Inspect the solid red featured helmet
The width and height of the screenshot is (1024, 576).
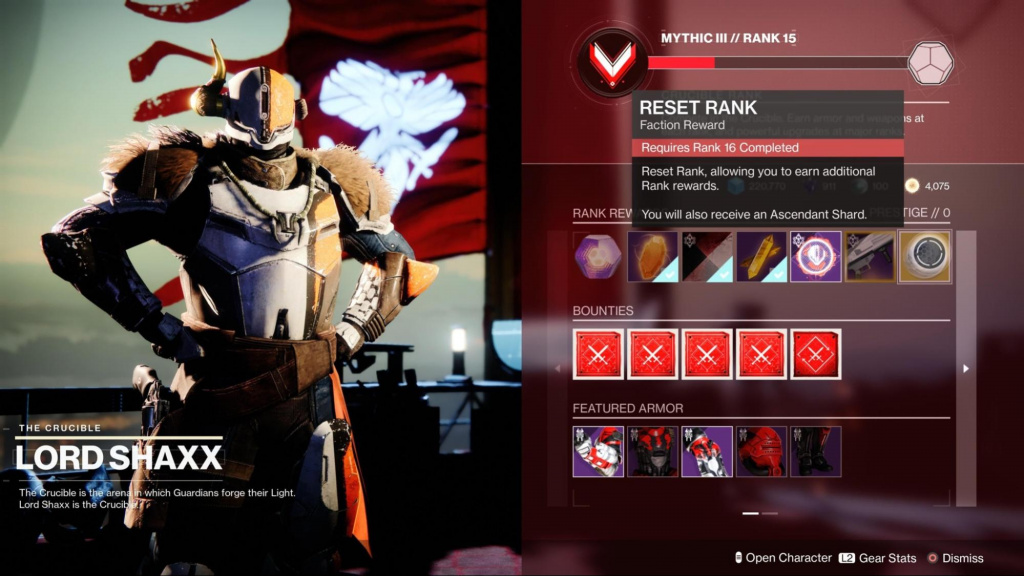(761, 451)
